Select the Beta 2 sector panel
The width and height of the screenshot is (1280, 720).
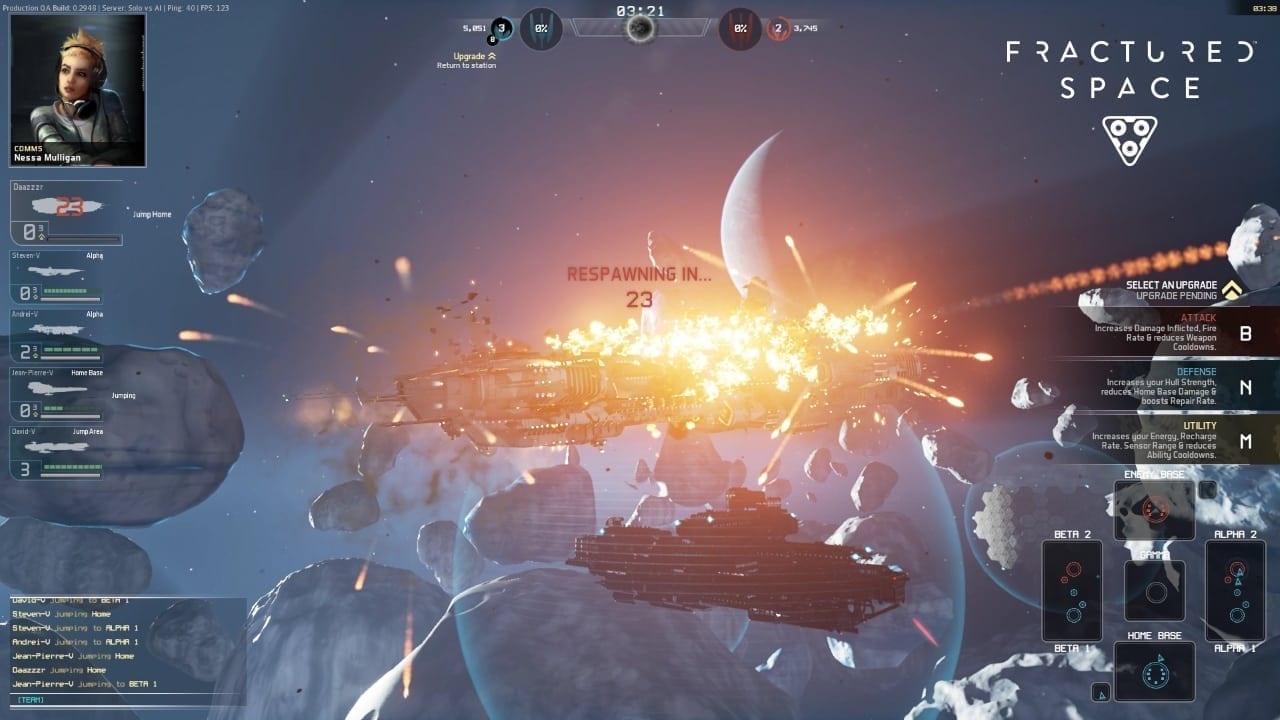click(1072, 590)
